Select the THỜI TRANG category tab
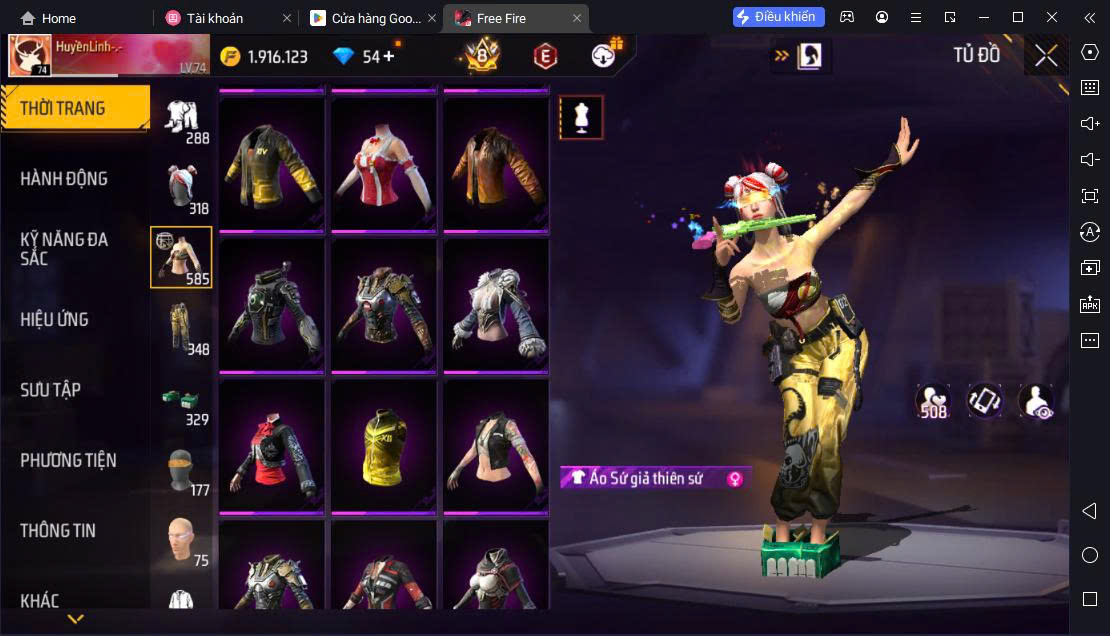This screenshot has width=1110, height=636. (x=75, y=108)
